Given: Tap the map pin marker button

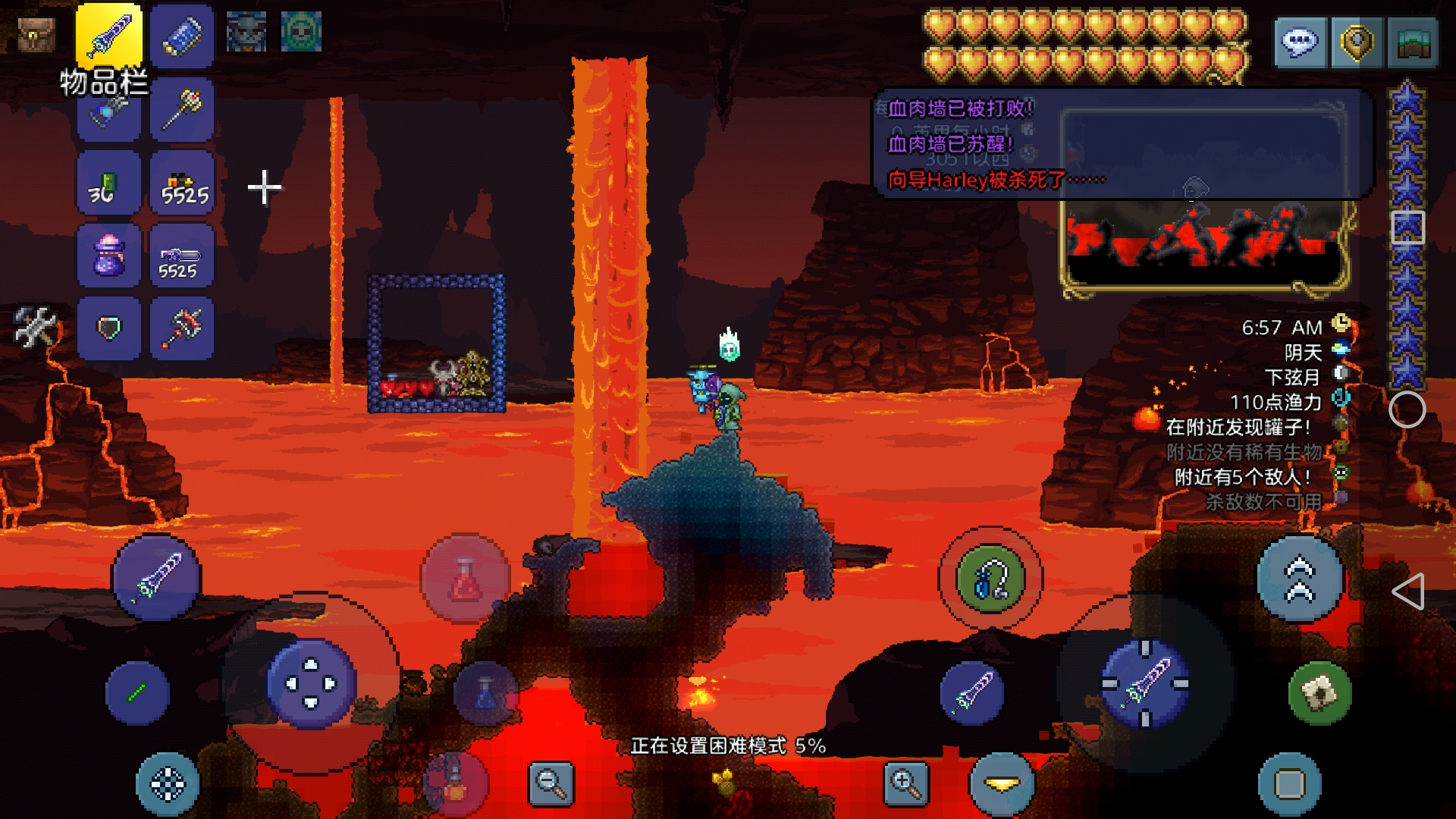Looking at the screenshot, I should [x=1357, y=42].
